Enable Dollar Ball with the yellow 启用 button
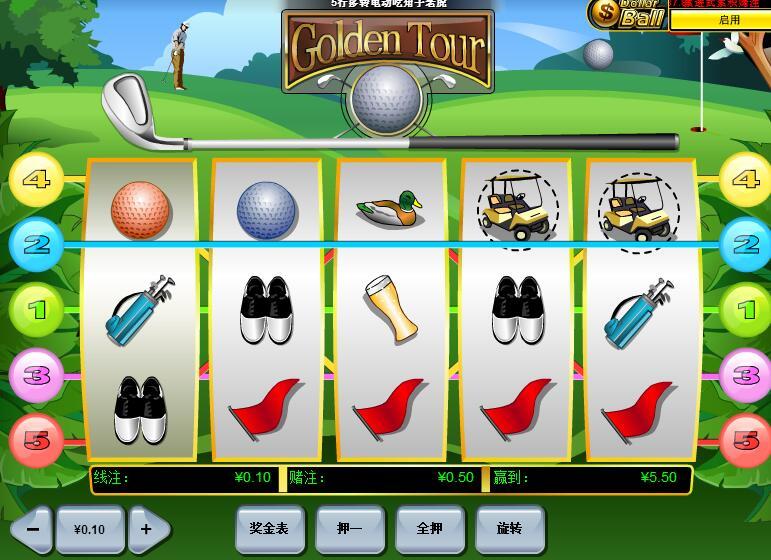This screenshot has width=771, height=560. 729,20
